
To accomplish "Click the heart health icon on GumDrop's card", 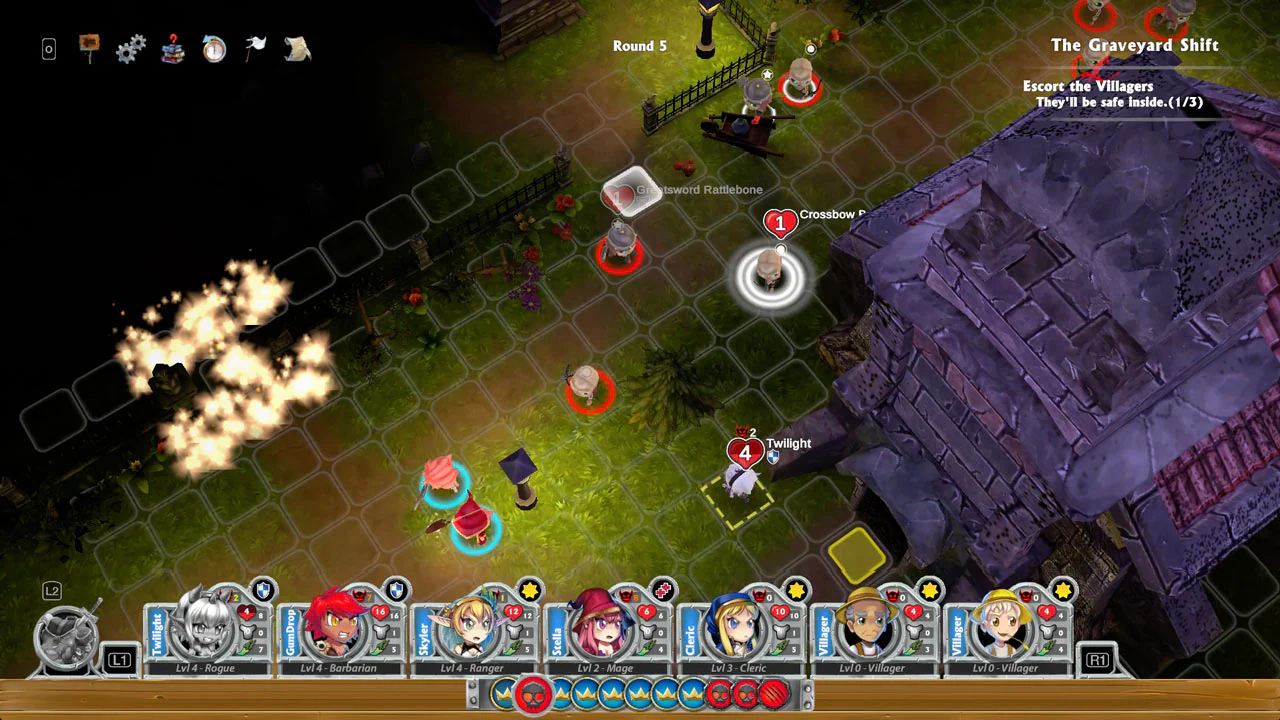I will (378, 612).
